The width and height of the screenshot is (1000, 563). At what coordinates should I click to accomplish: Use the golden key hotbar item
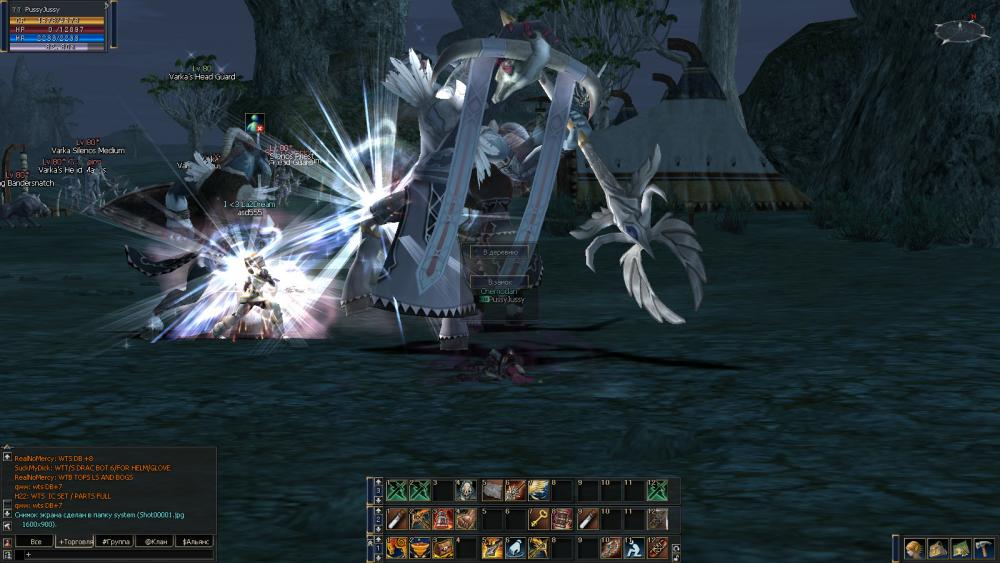pyautogui.click(x=538, y=519)
